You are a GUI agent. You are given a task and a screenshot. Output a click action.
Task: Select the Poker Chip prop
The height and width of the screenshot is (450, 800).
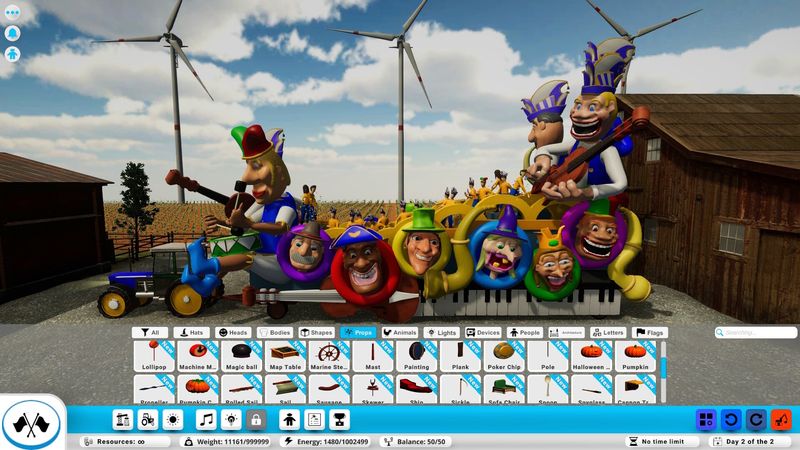tap(504, 356)
